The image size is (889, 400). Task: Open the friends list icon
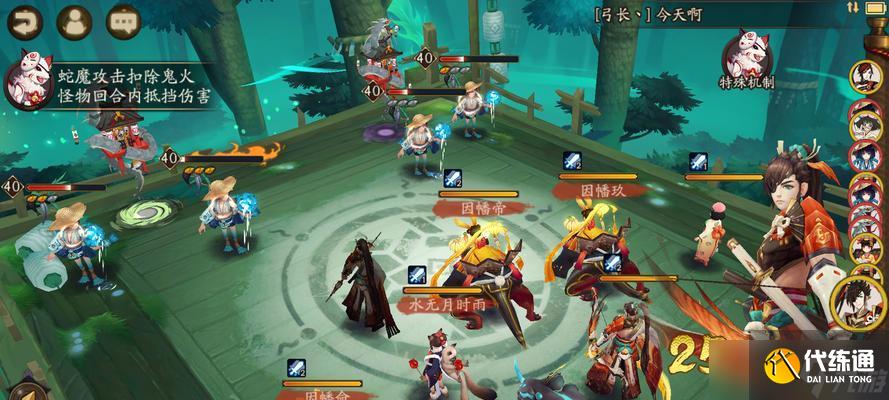click(73, 19)
